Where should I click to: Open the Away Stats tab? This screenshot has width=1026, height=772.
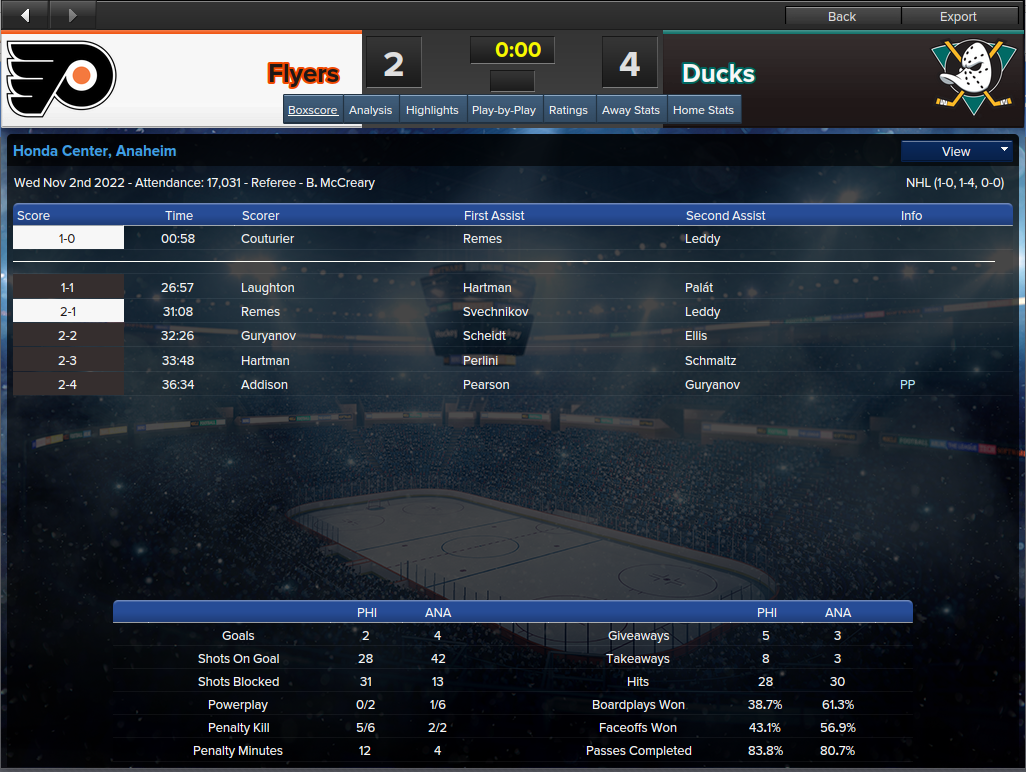631,110
